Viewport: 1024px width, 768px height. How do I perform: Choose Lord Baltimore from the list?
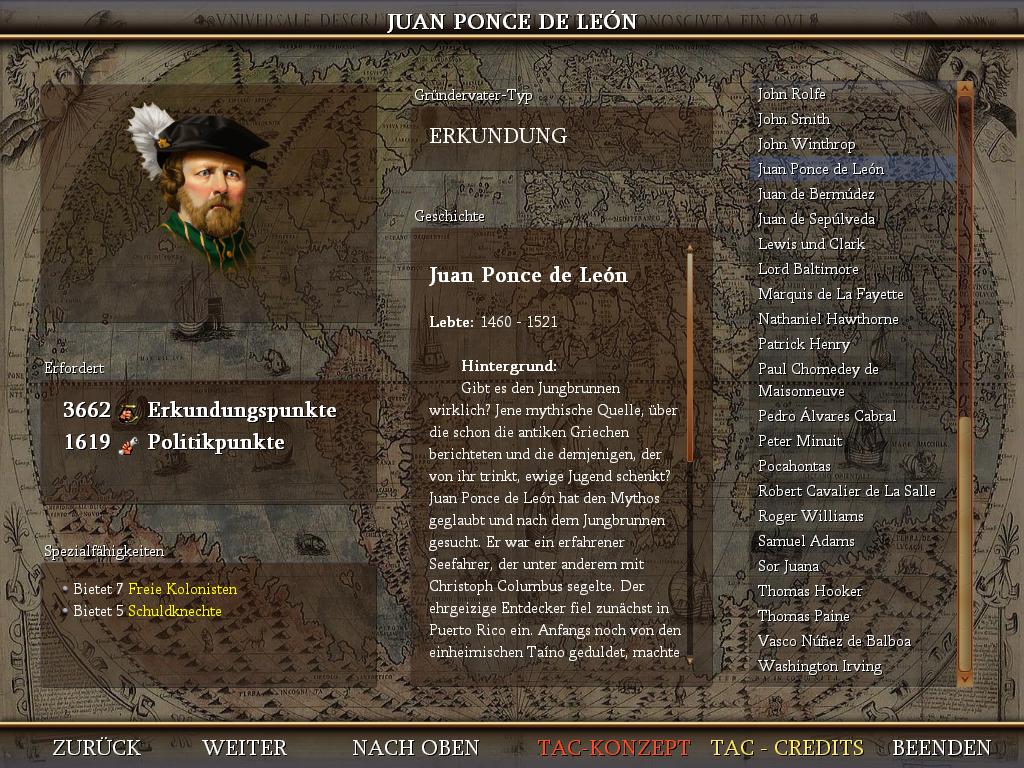(x=808, y=269)
